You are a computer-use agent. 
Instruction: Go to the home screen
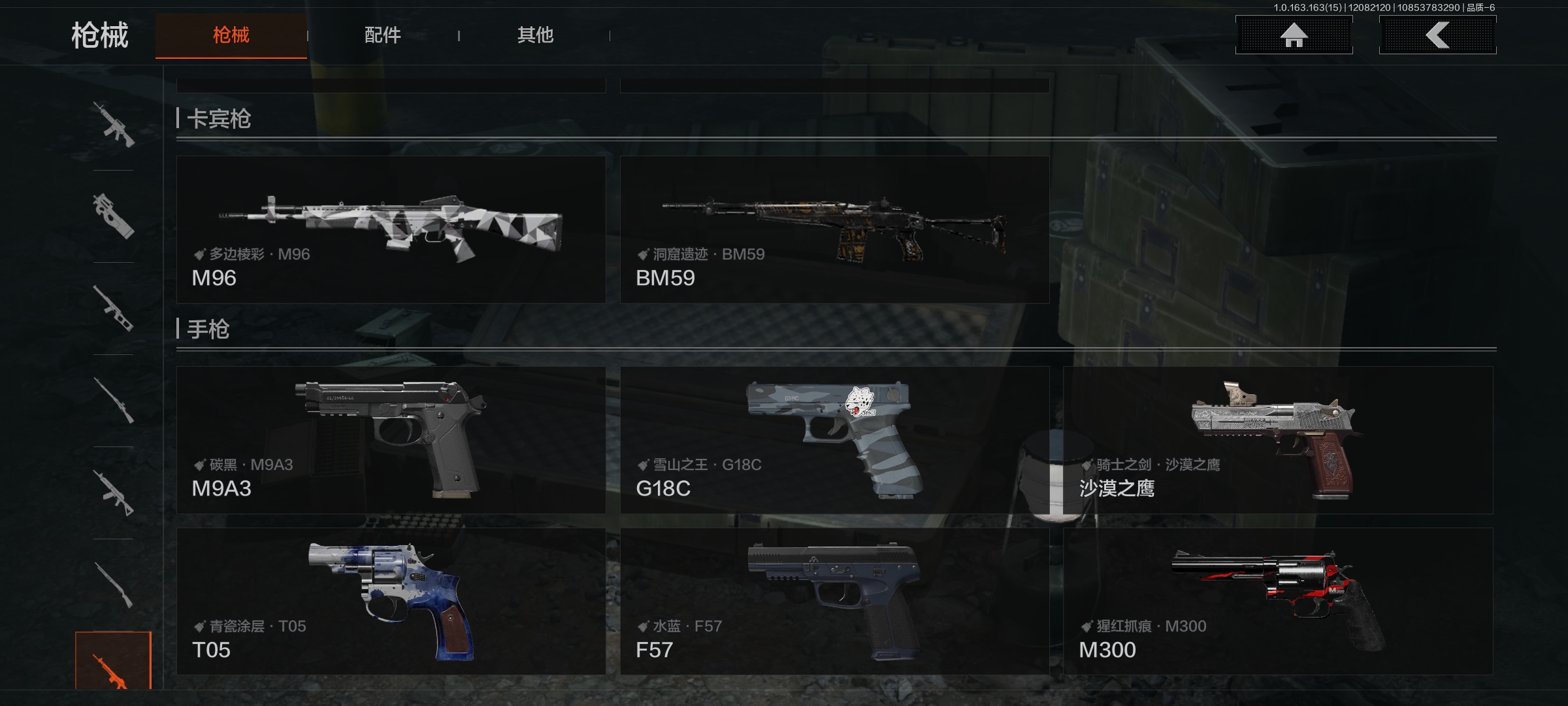pos(1294,35)
